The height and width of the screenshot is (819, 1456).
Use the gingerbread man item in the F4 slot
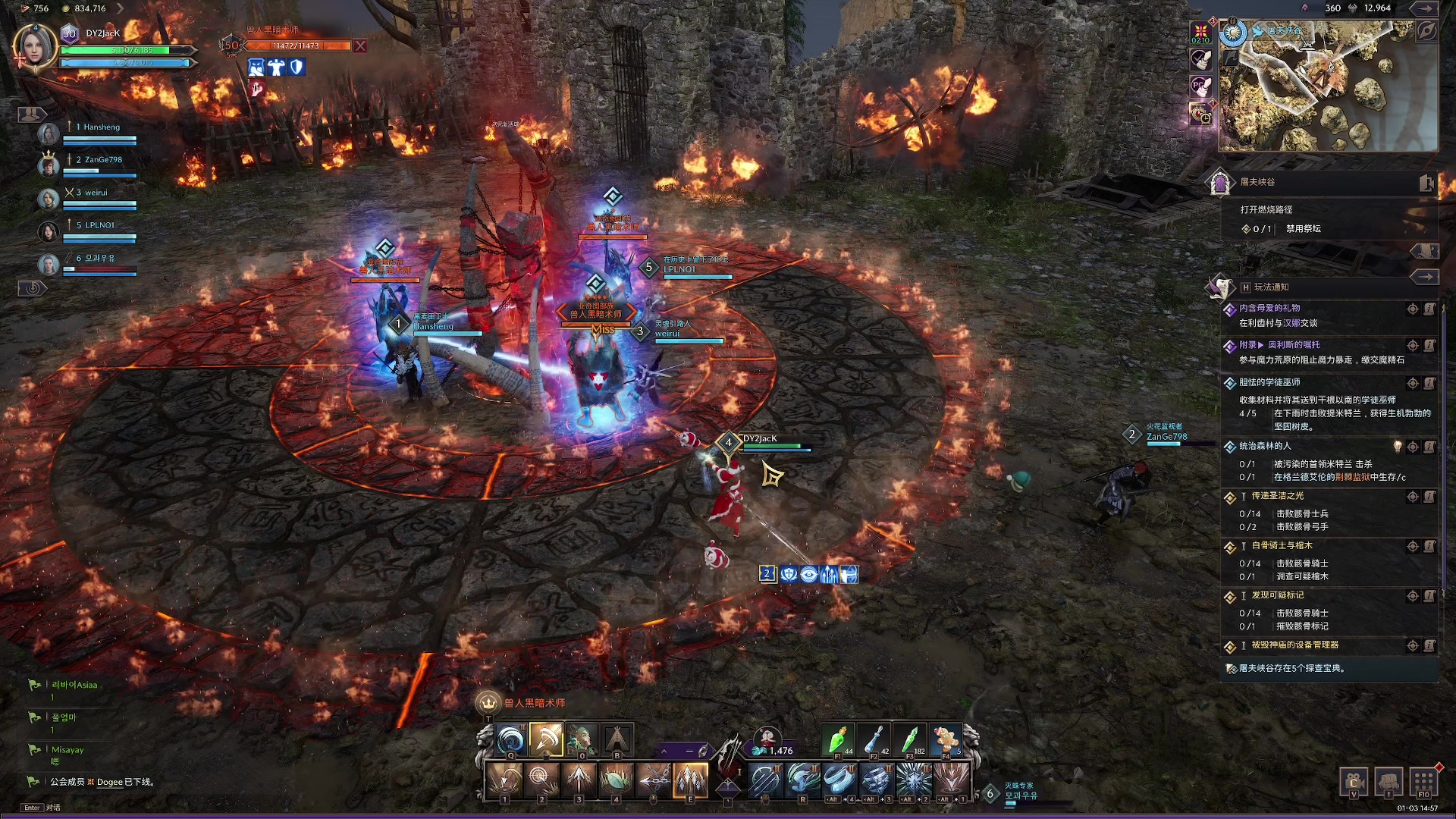pyautogui.click(x=946, y=739)
